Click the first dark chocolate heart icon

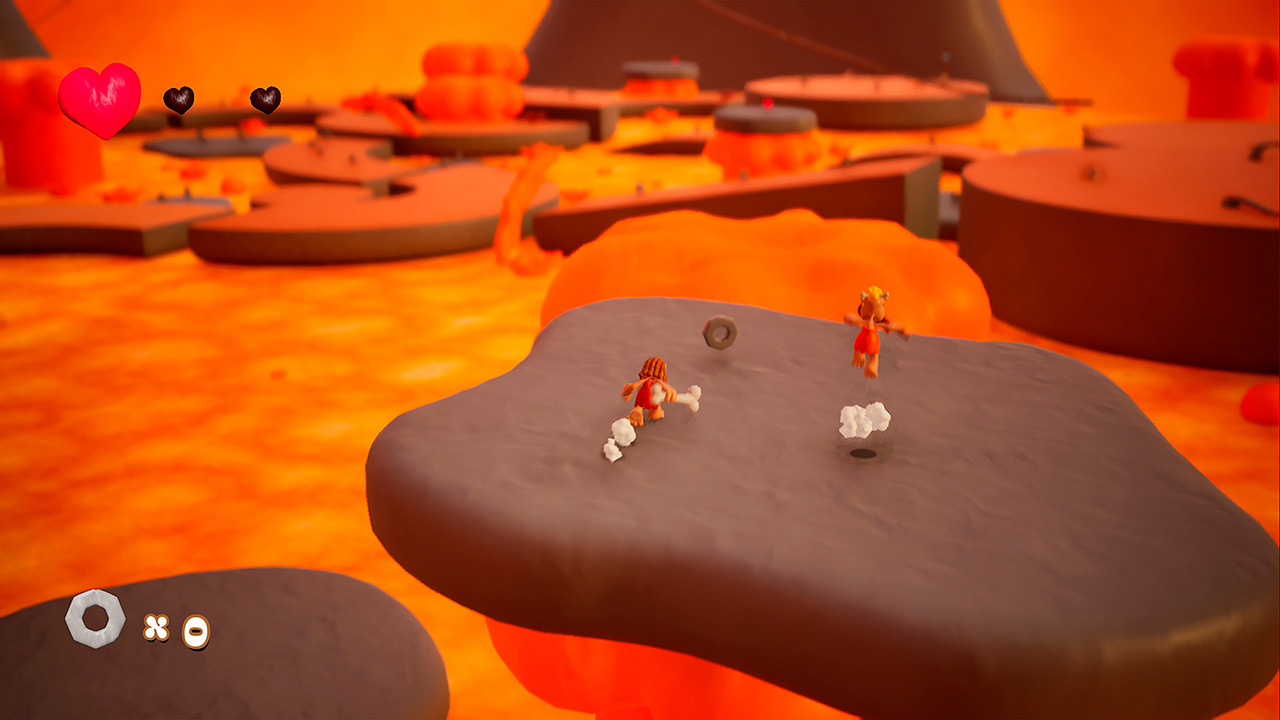coord(181,100)
